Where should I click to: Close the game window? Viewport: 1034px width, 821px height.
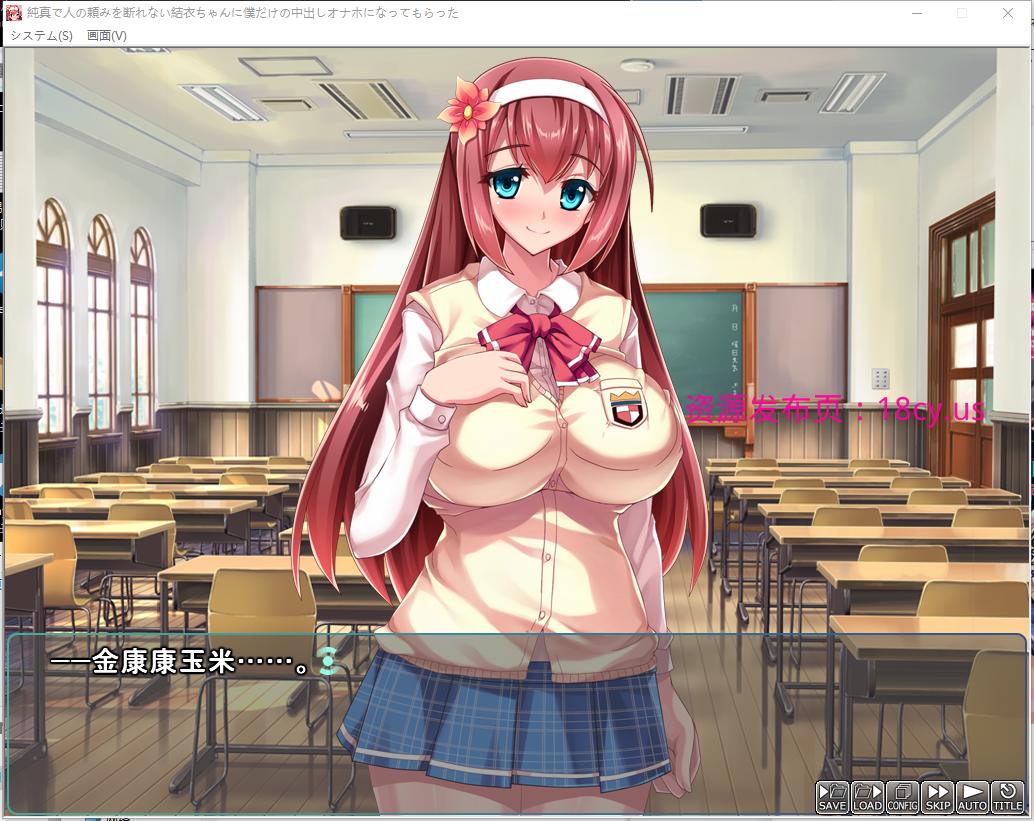(x=1007, y=13)
